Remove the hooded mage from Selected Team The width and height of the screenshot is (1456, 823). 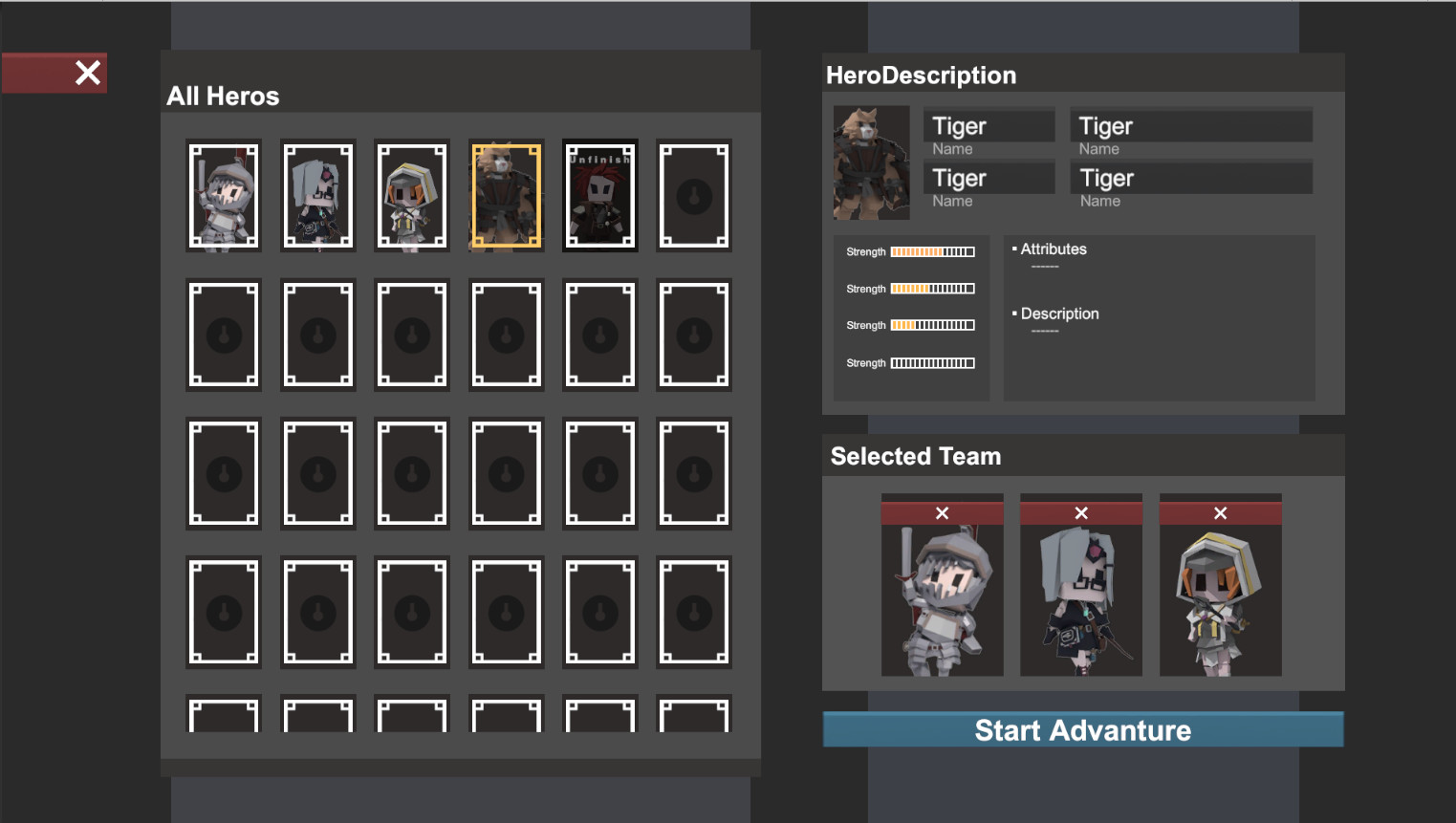[1220, 511]
